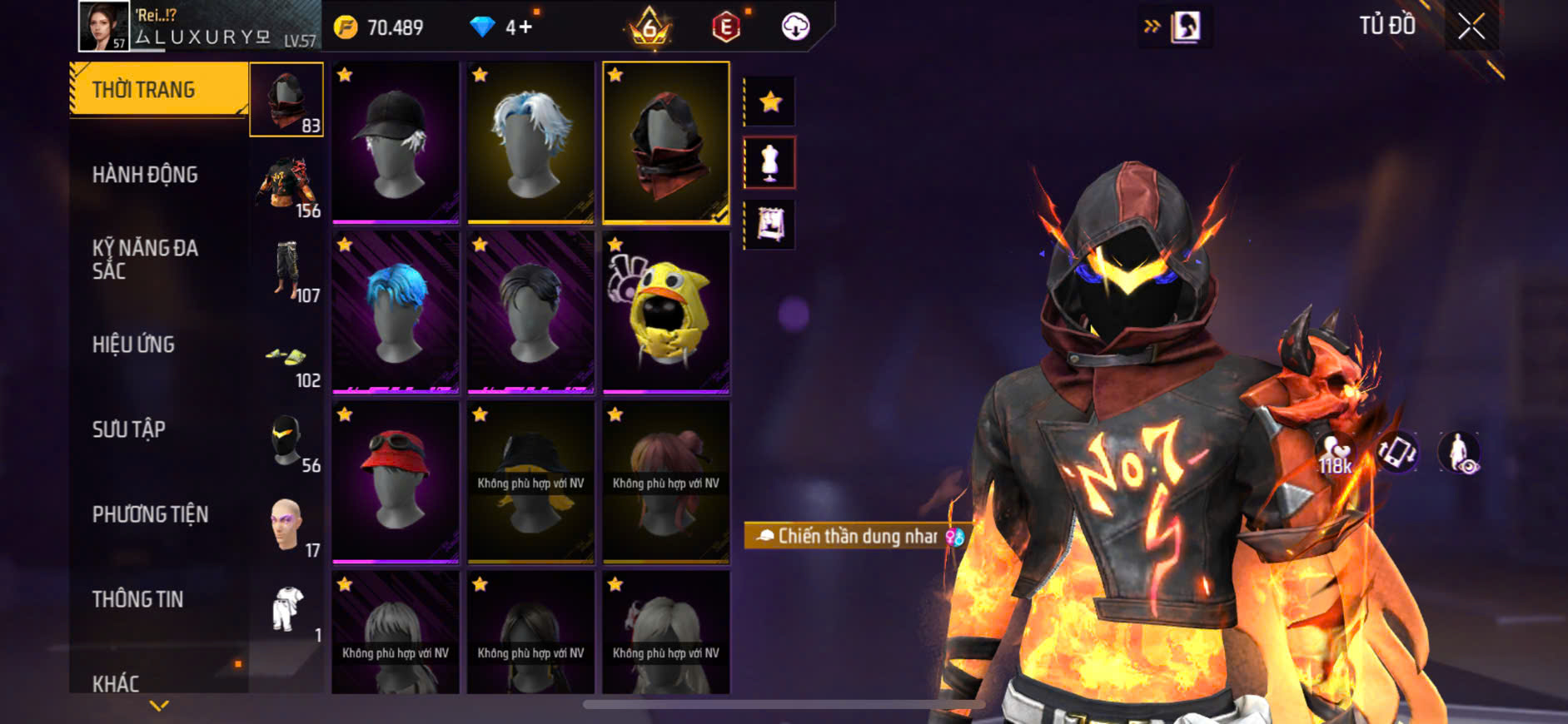Select the equipped red-black hood item

coord(665,141)
